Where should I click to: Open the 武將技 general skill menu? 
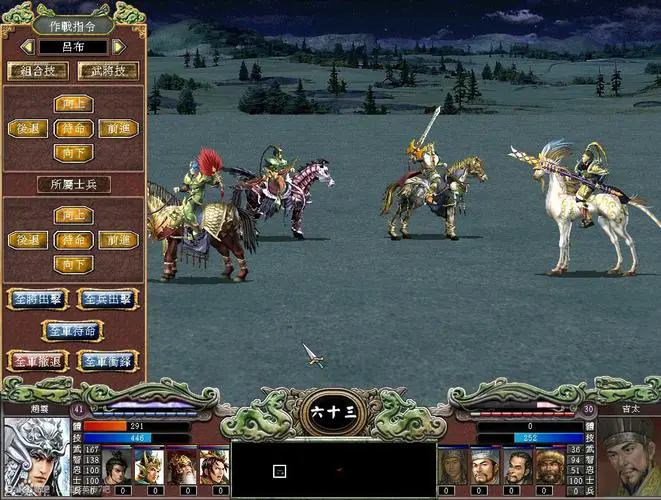point(108,71)
